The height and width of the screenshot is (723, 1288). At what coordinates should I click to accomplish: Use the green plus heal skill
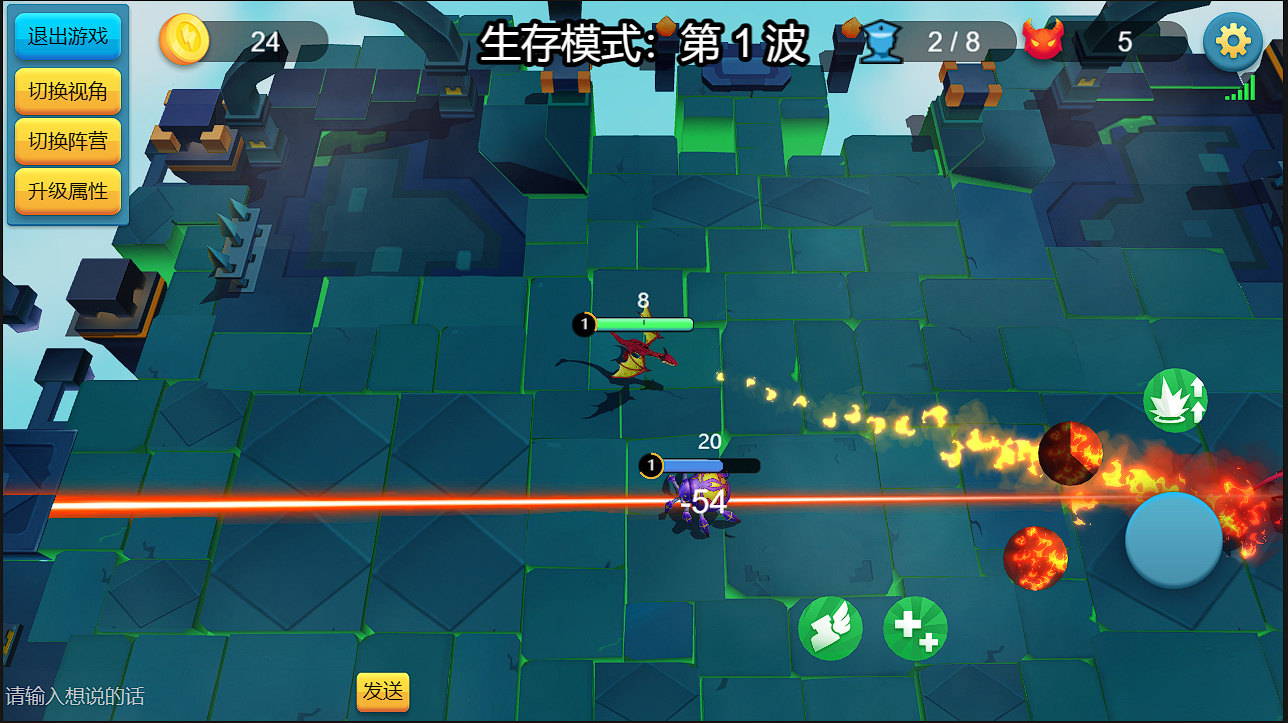point(915,629)
